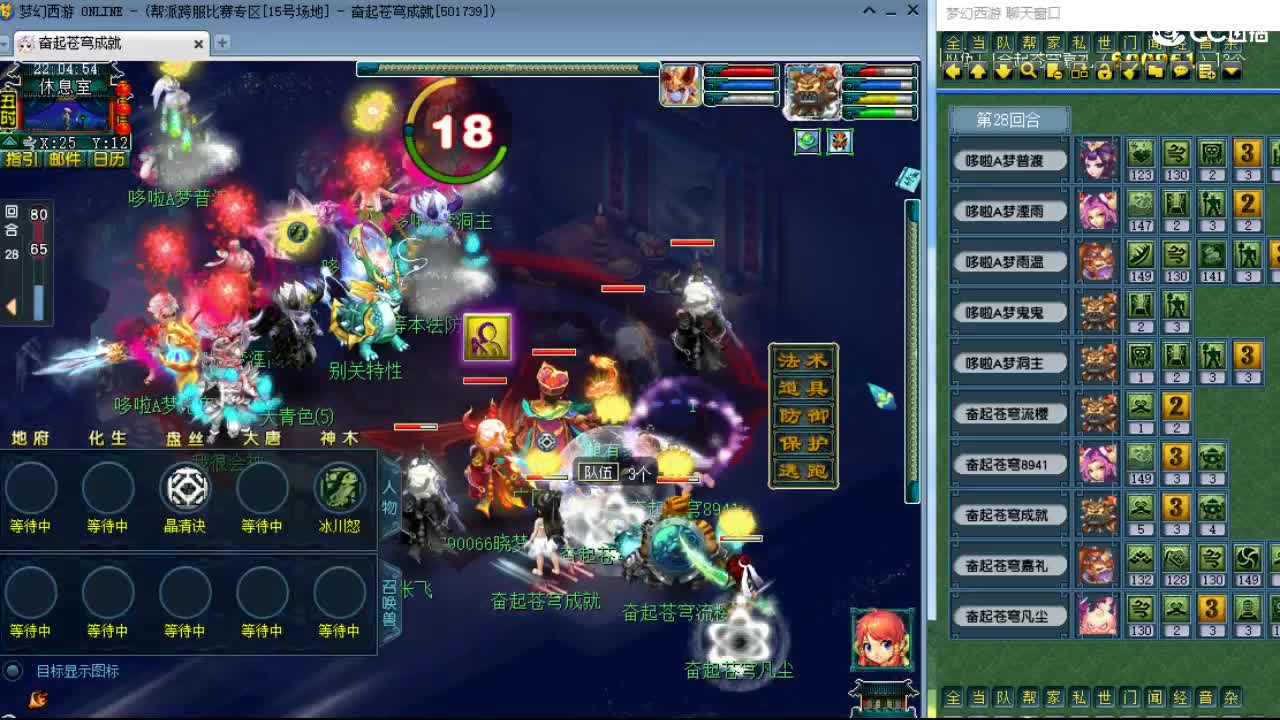
Task: Click the 防御 defend button in battle menu
Action: pyautogui.click(x=803, y=415)
